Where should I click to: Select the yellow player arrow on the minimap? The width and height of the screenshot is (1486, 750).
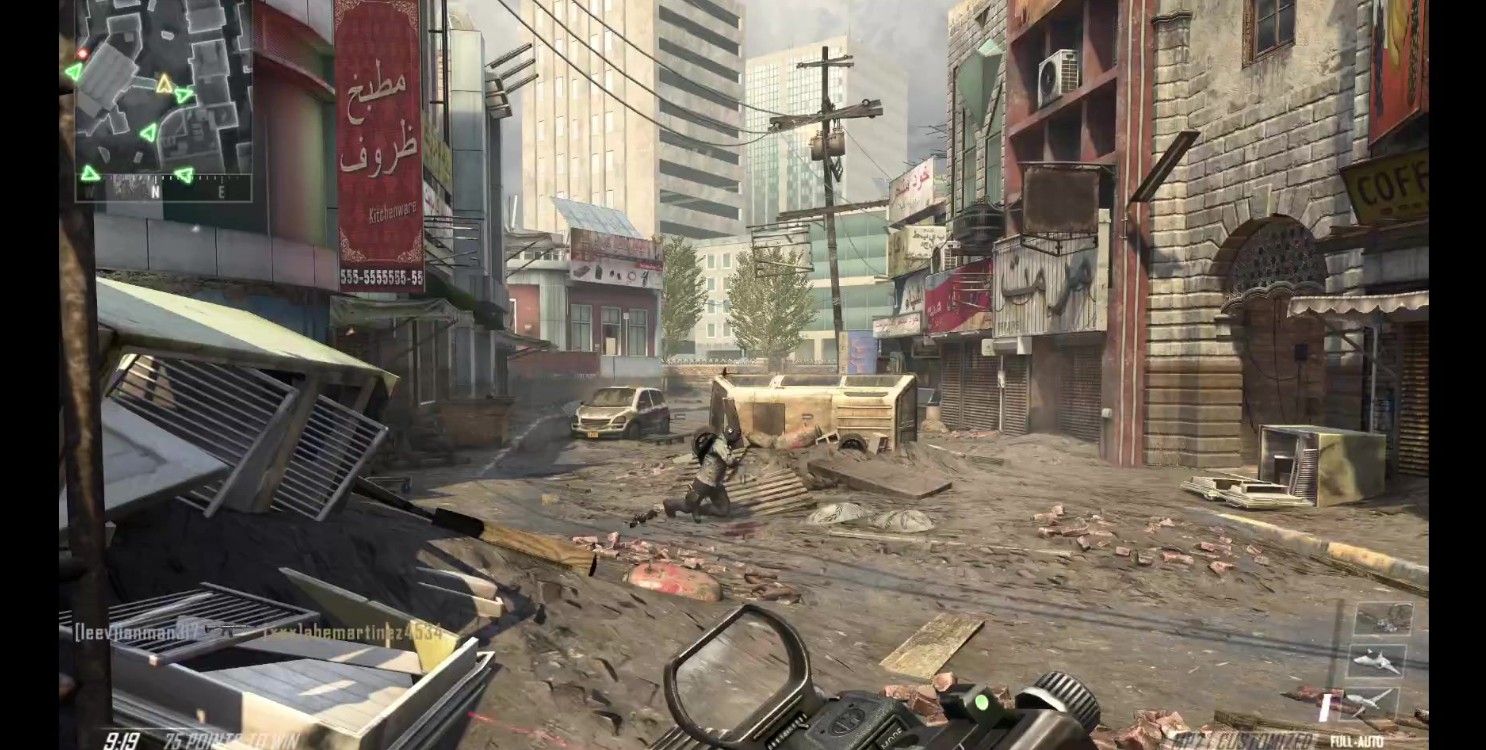tap(164, 84)
